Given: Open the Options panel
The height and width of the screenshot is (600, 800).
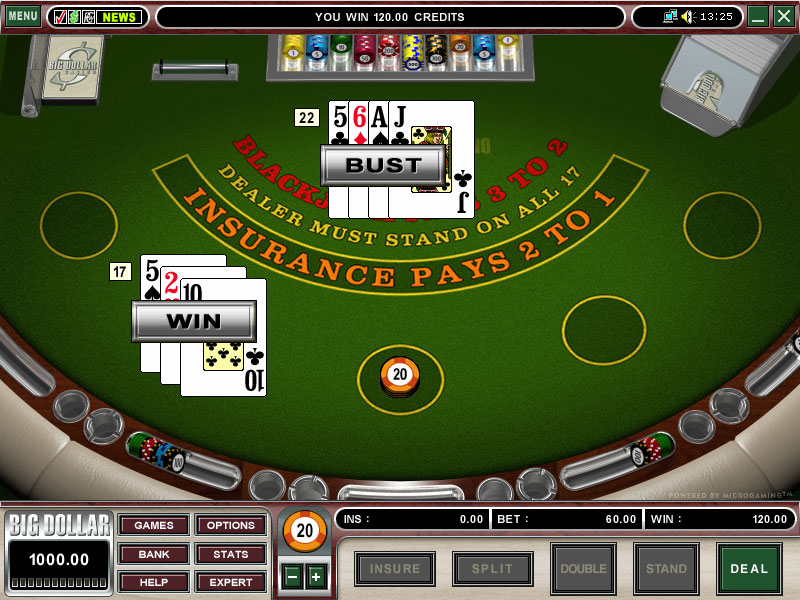Looking at the screenshot, I should point(231,525).
